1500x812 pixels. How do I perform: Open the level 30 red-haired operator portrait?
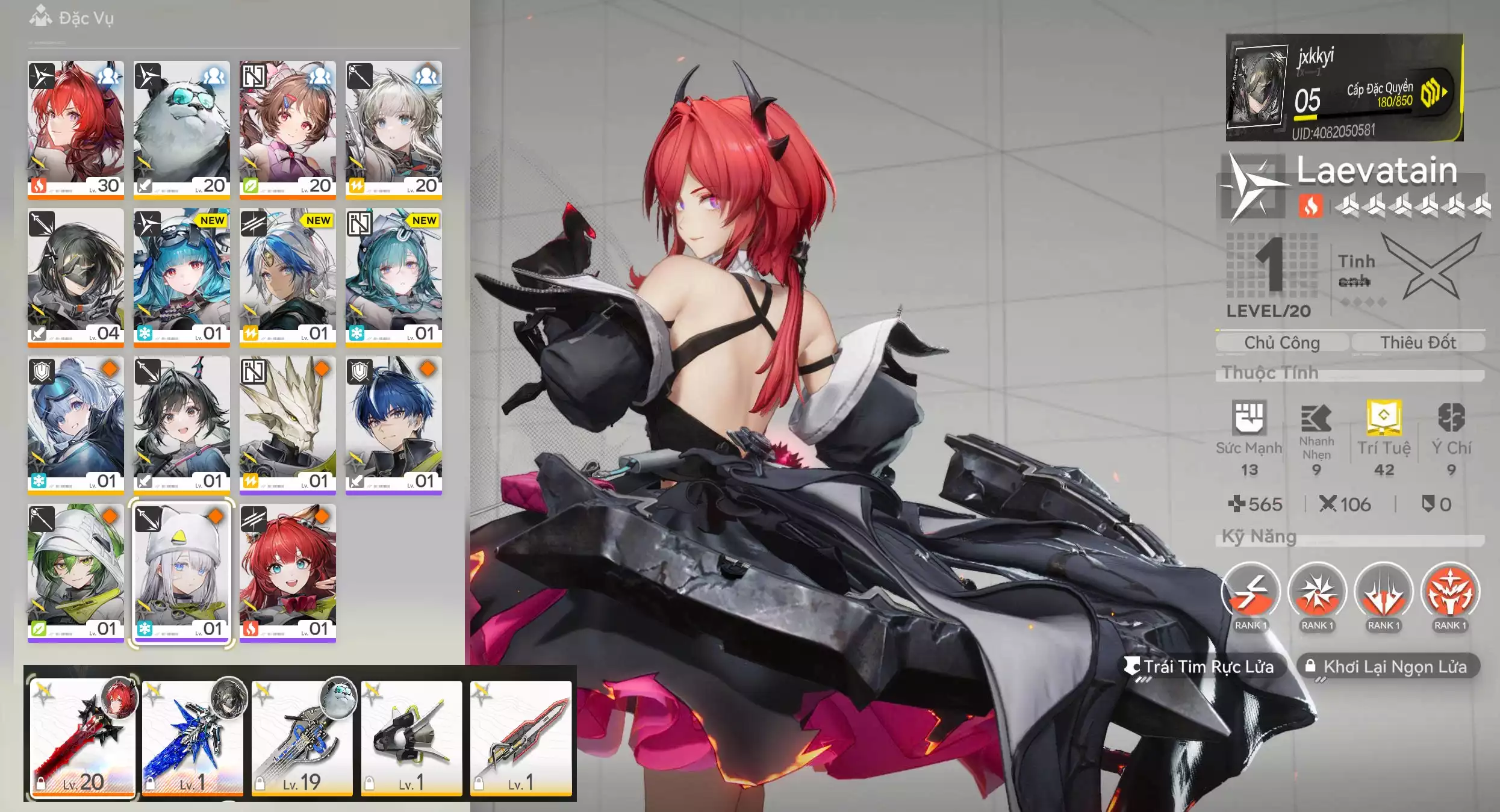click(75, 128)
